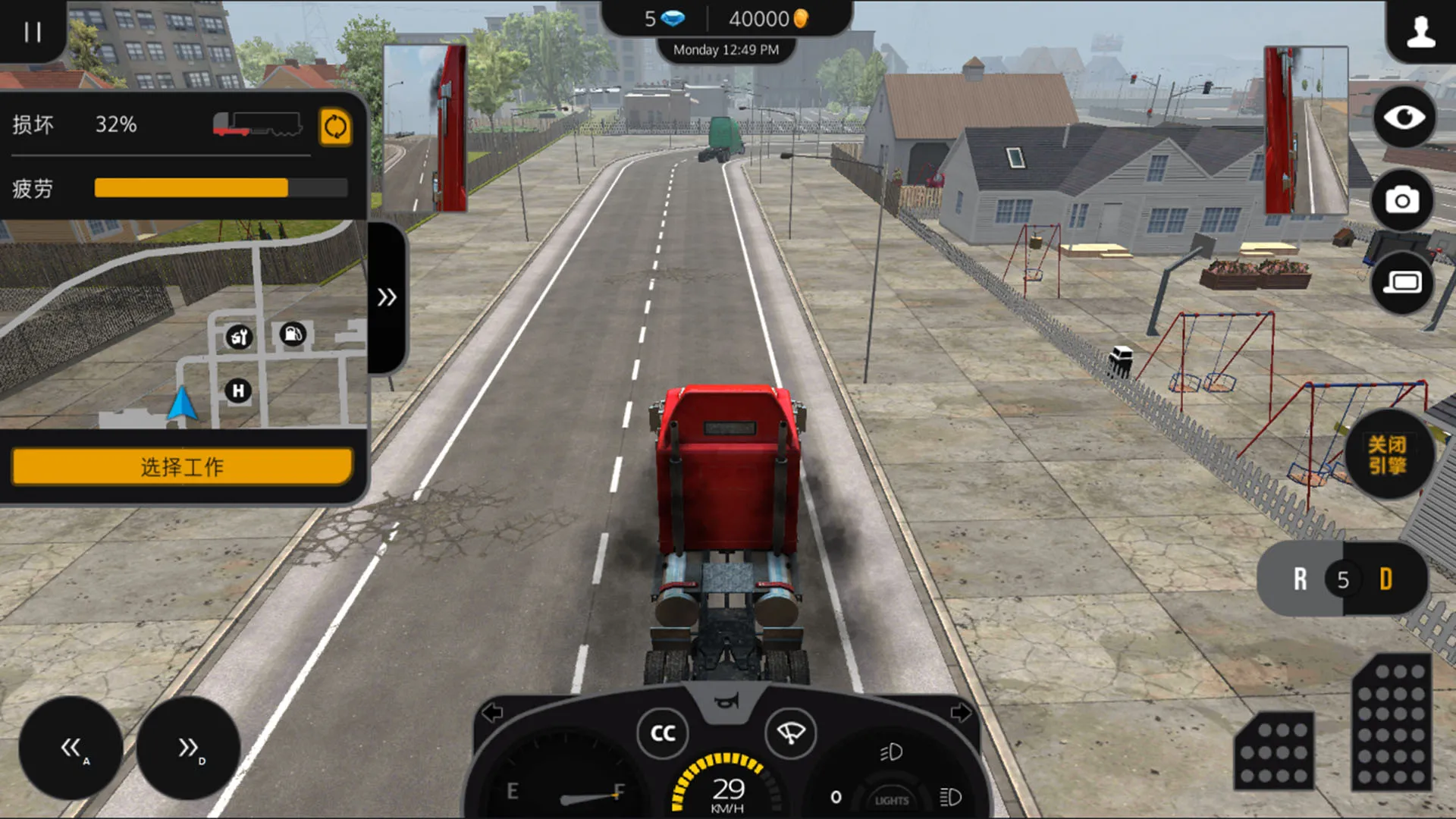Shift into reverse gear R

click(x=1300, y=579)
